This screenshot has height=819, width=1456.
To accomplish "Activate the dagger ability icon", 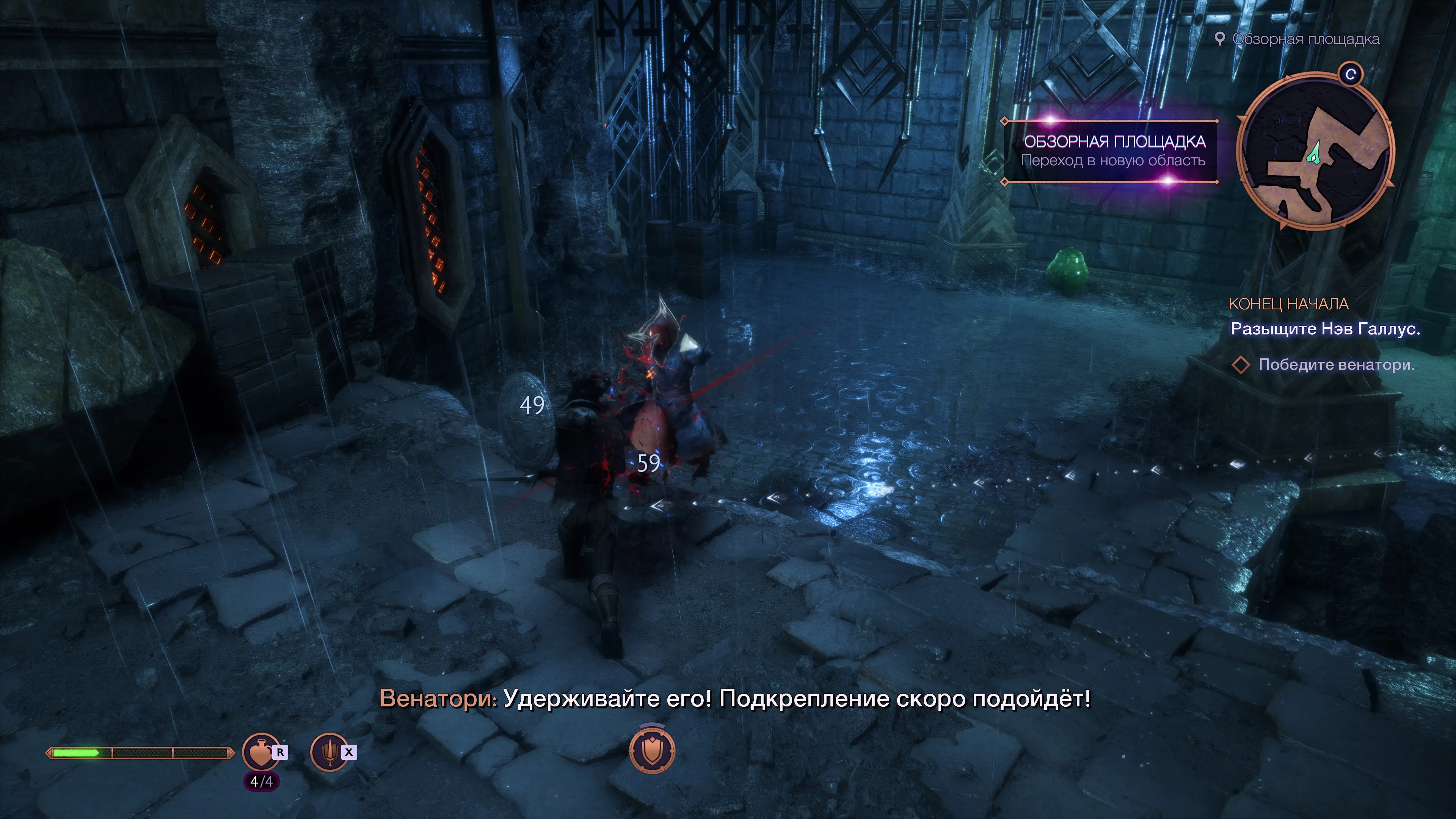I will coord(329,752).
